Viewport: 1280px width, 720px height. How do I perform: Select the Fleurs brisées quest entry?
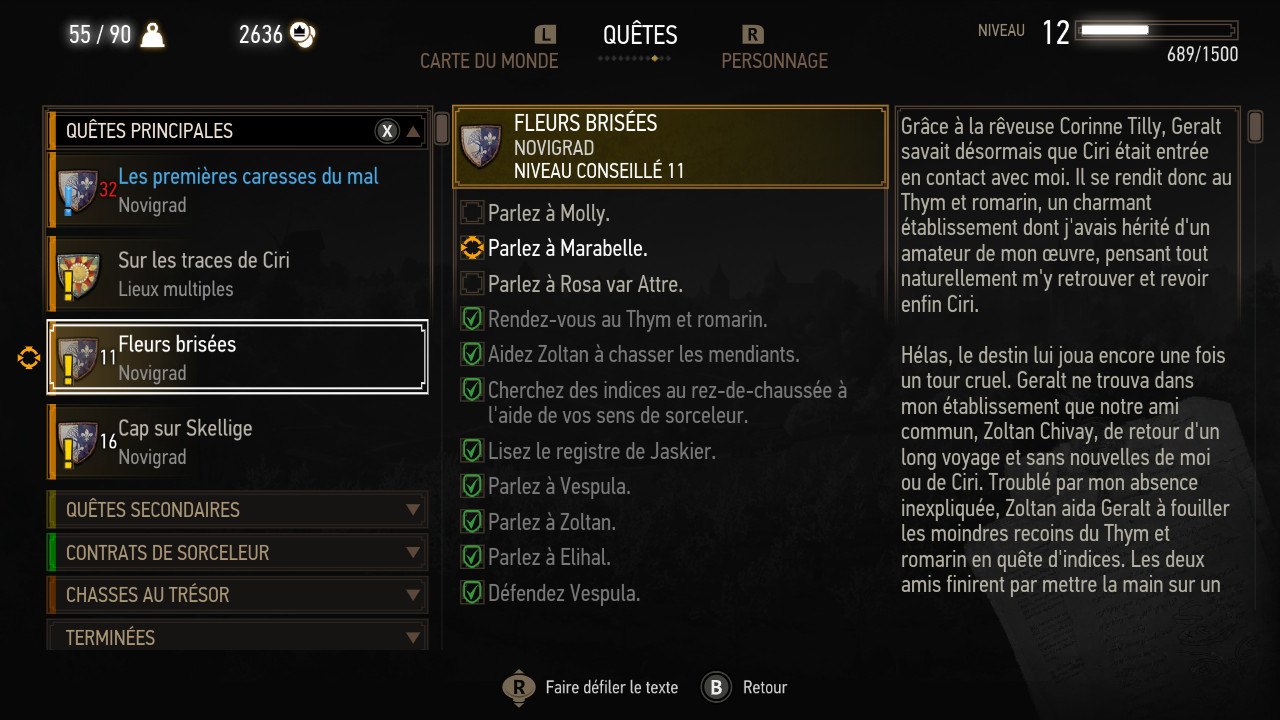point(238,358)
